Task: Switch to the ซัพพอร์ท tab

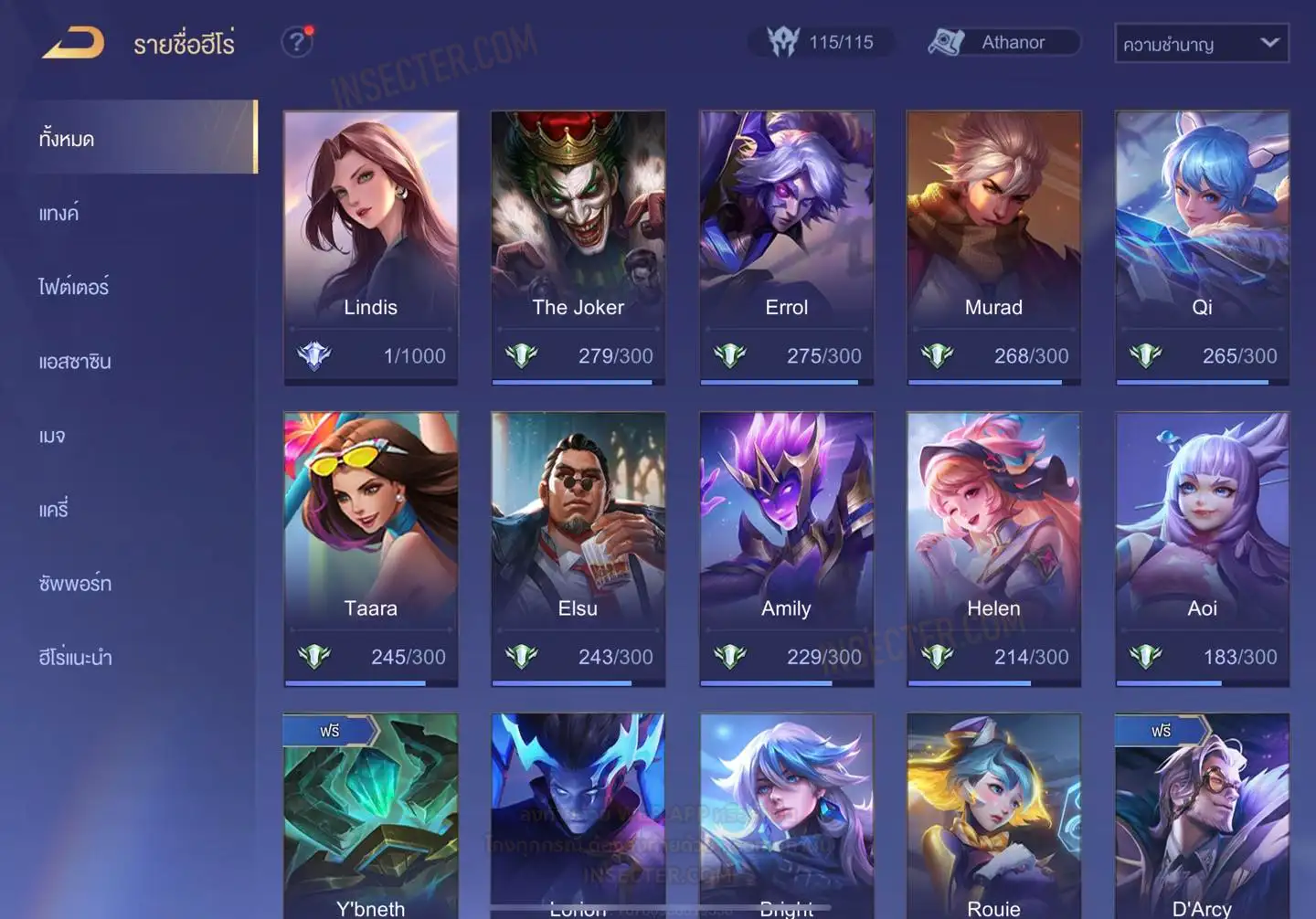Action: point(75,584)
